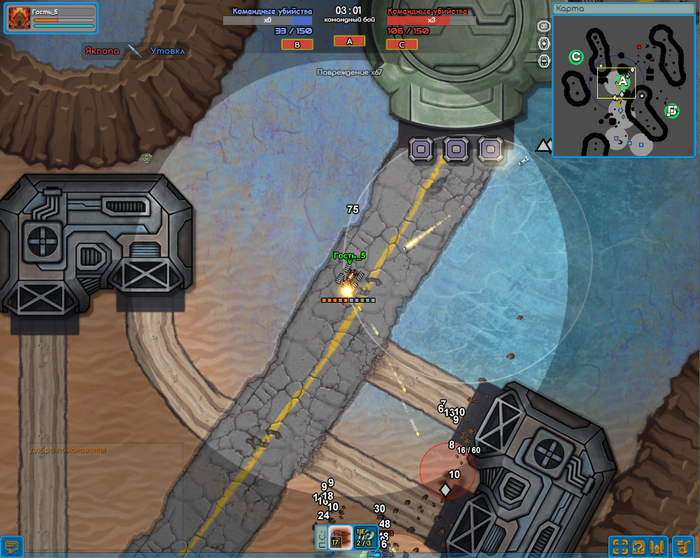Viewport: 700px width, 558px height.
Task: Select the rocket ability slot showing 2/3
Action: 365,536
